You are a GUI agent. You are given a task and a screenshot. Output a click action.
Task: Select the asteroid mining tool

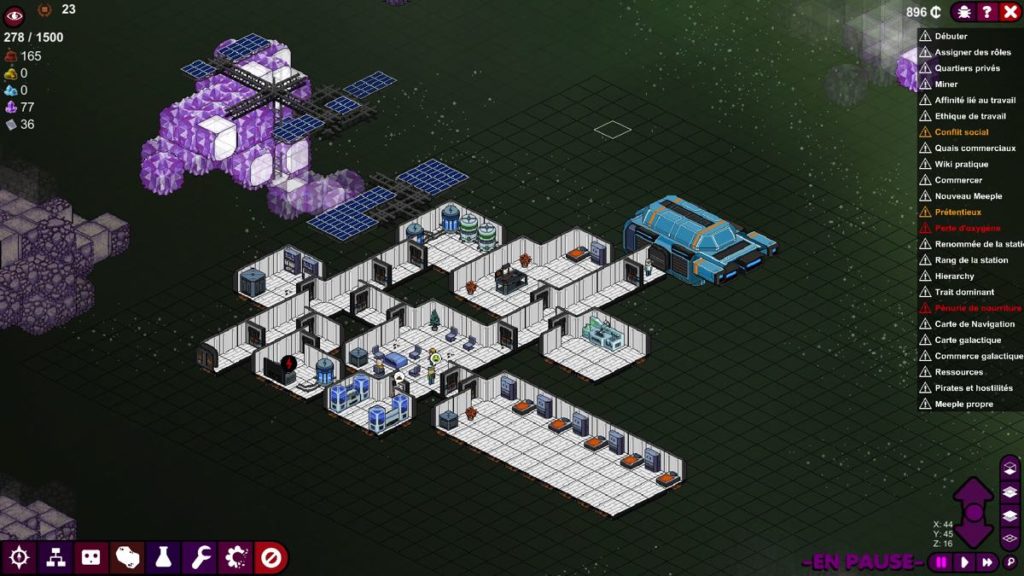pyautogui.click(x=127, y=557)
